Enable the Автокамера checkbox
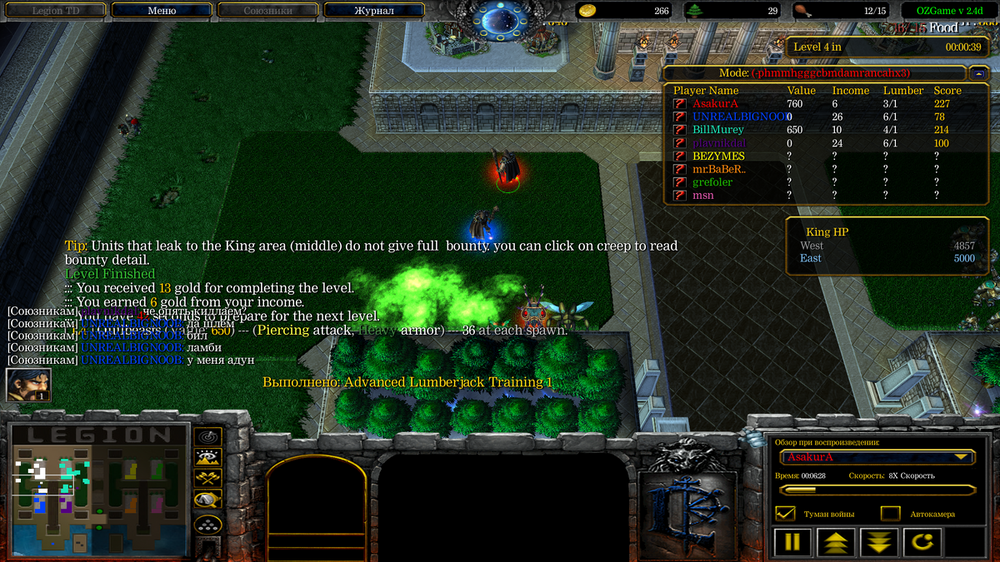 (x=890, y=514)
